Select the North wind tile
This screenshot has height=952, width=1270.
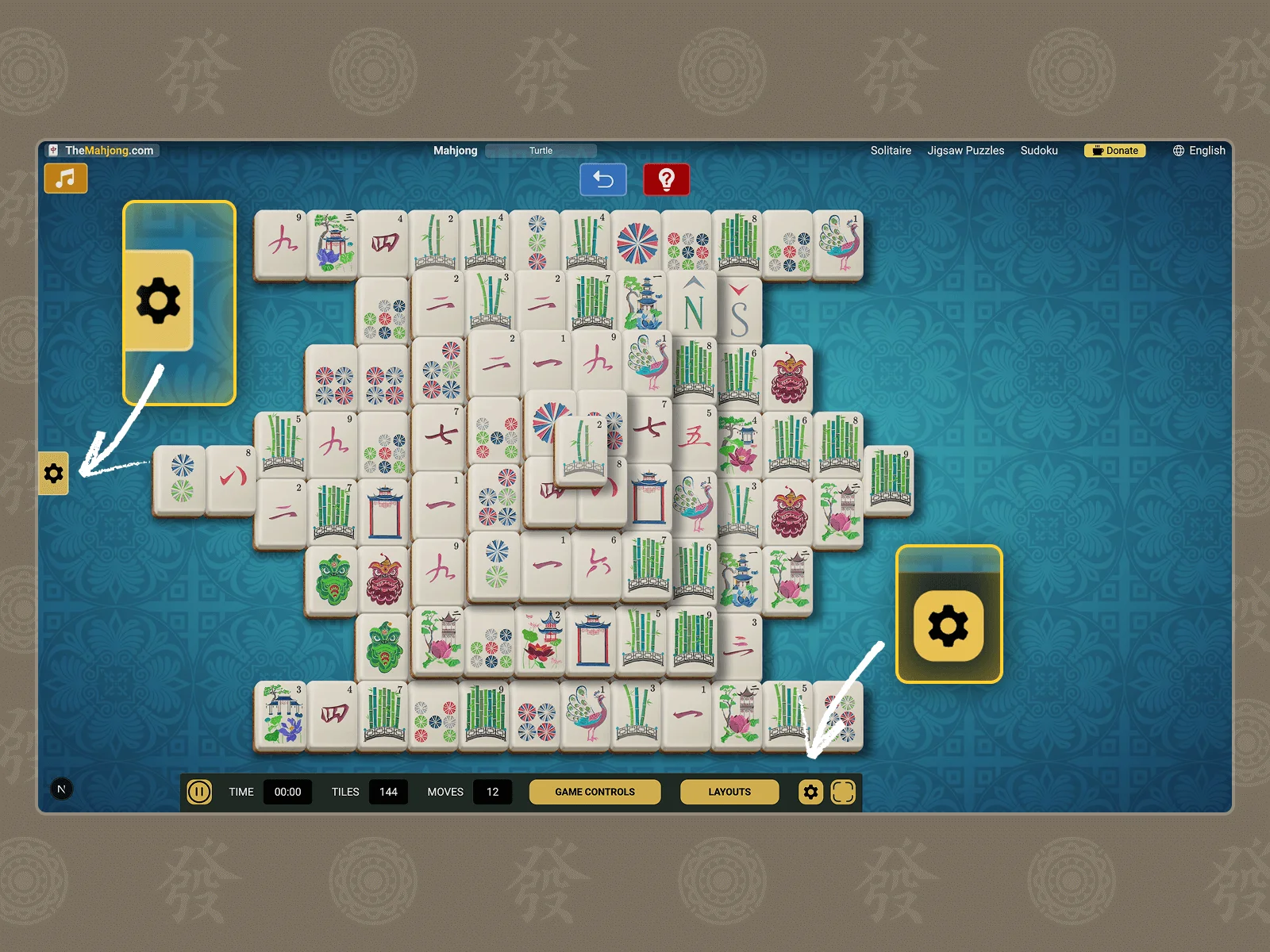pos(693,308)
